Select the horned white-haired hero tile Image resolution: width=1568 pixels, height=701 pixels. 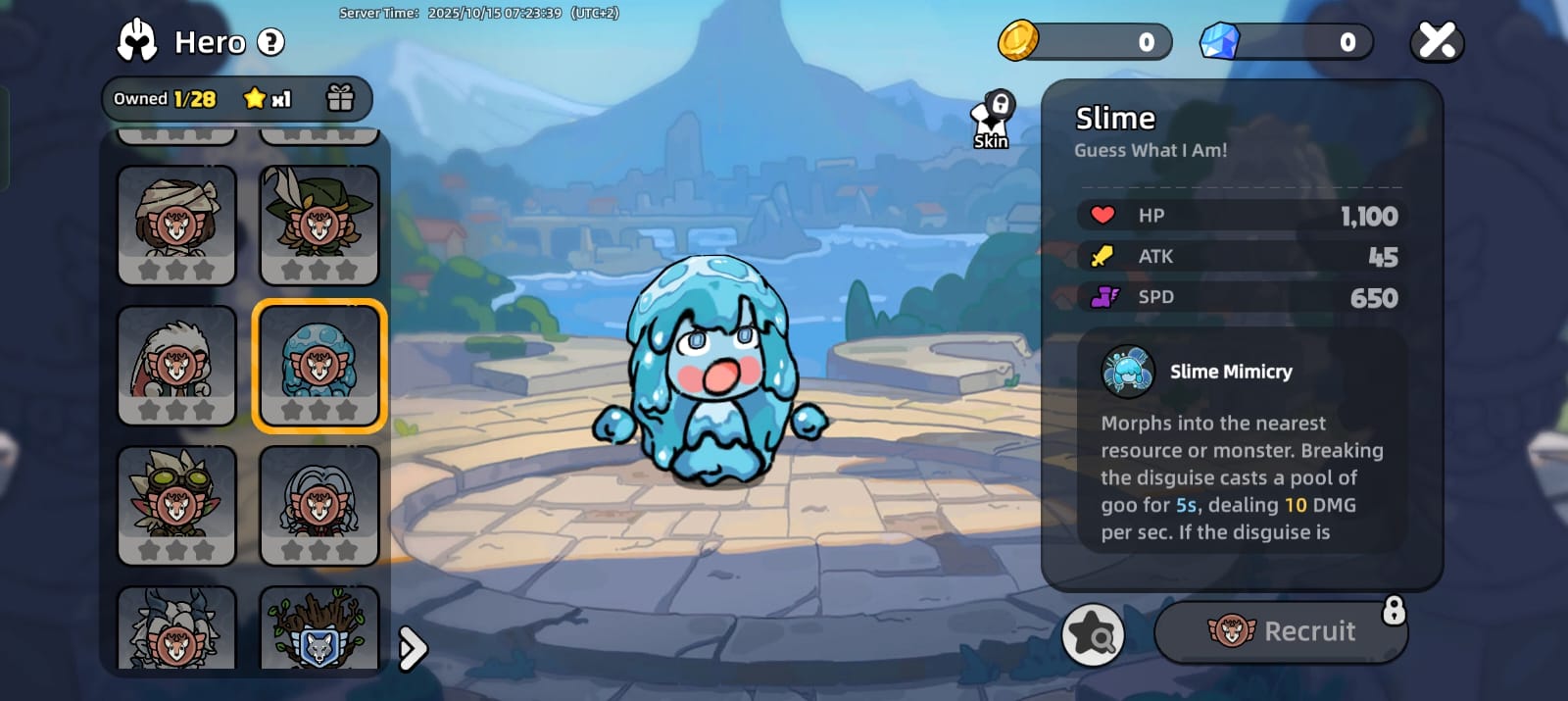point(176,629)
